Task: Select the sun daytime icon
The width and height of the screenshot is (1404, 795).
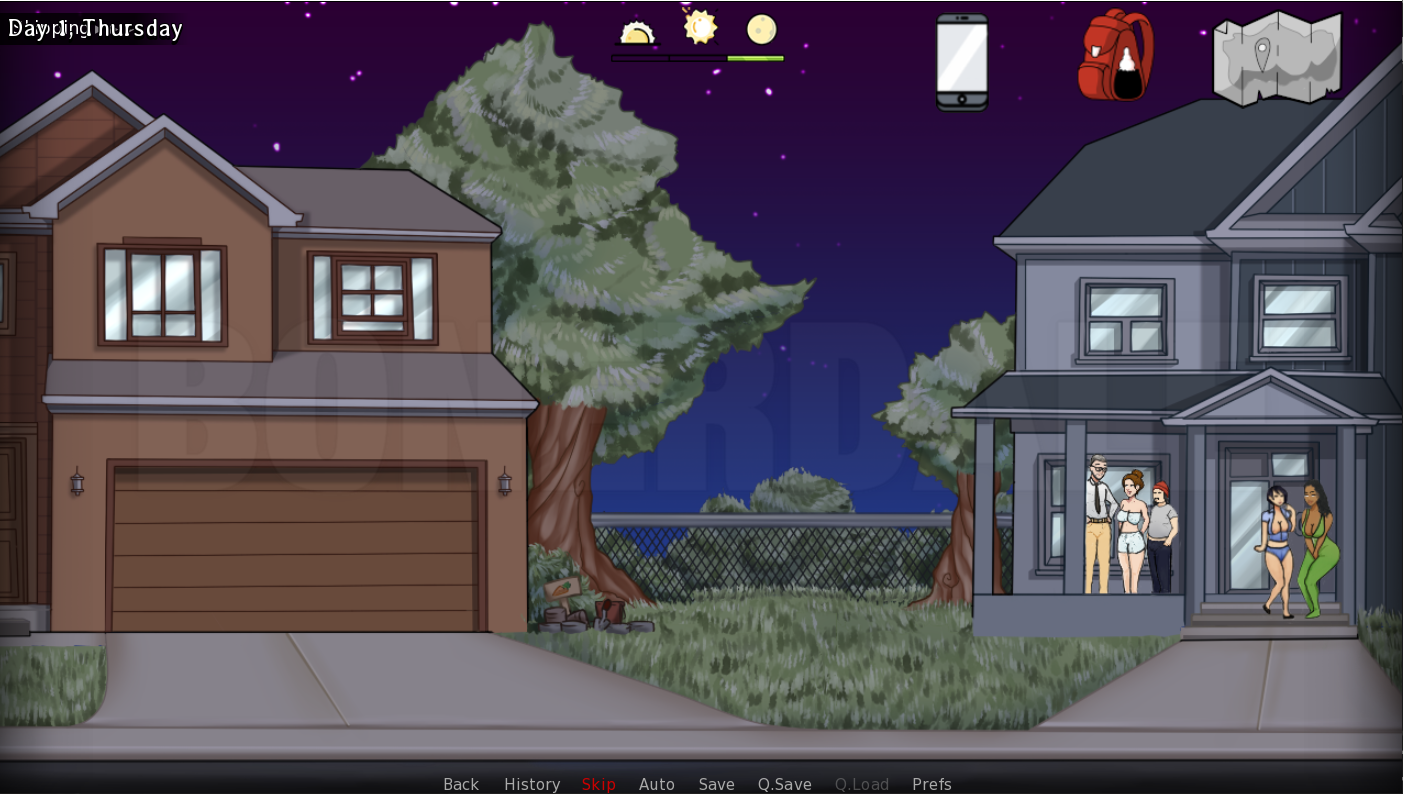Action: pyautogui.click(x=700, y=27)
